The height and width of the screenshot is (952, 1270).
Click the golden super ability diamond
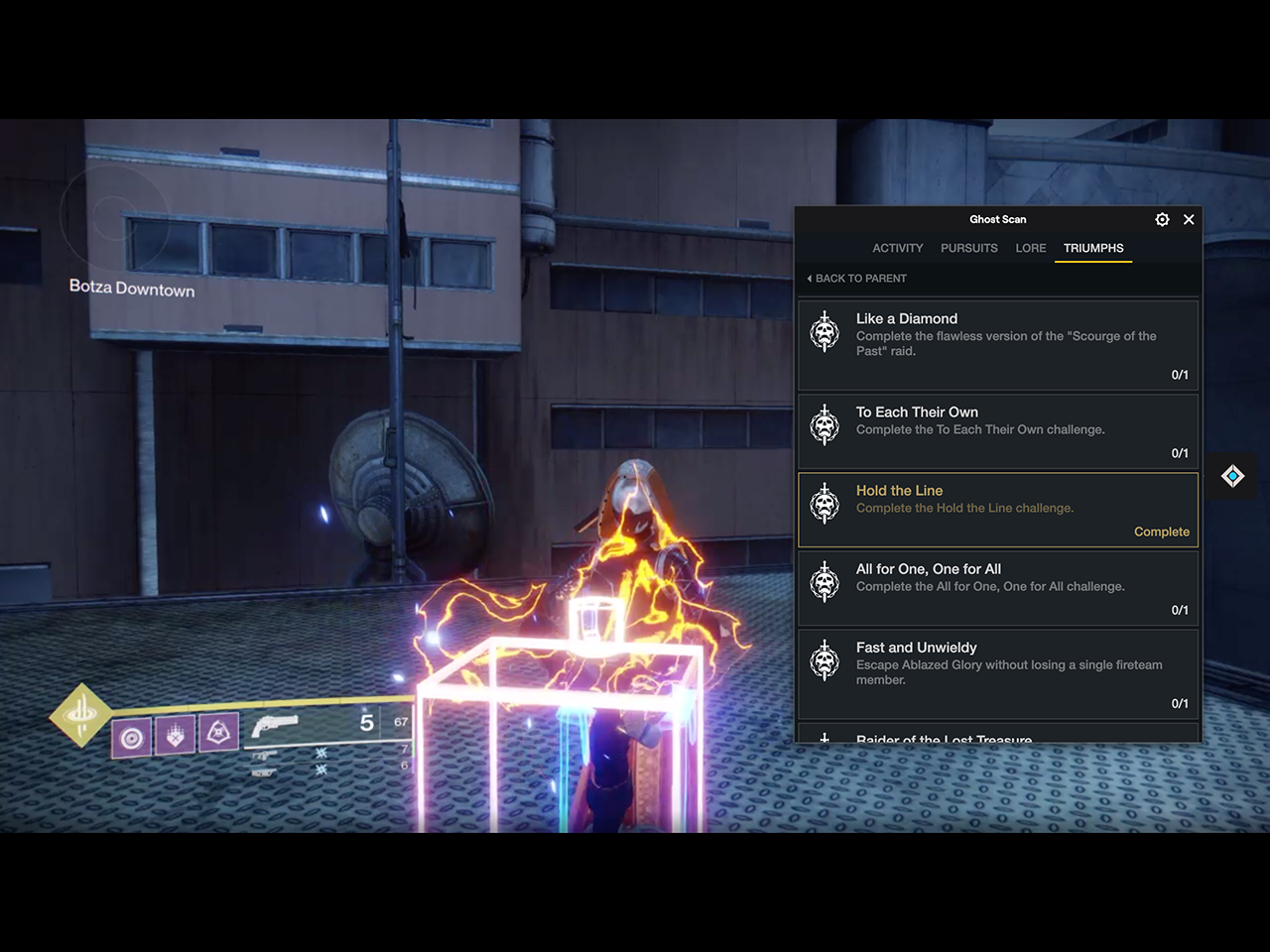tap(81, 714)
